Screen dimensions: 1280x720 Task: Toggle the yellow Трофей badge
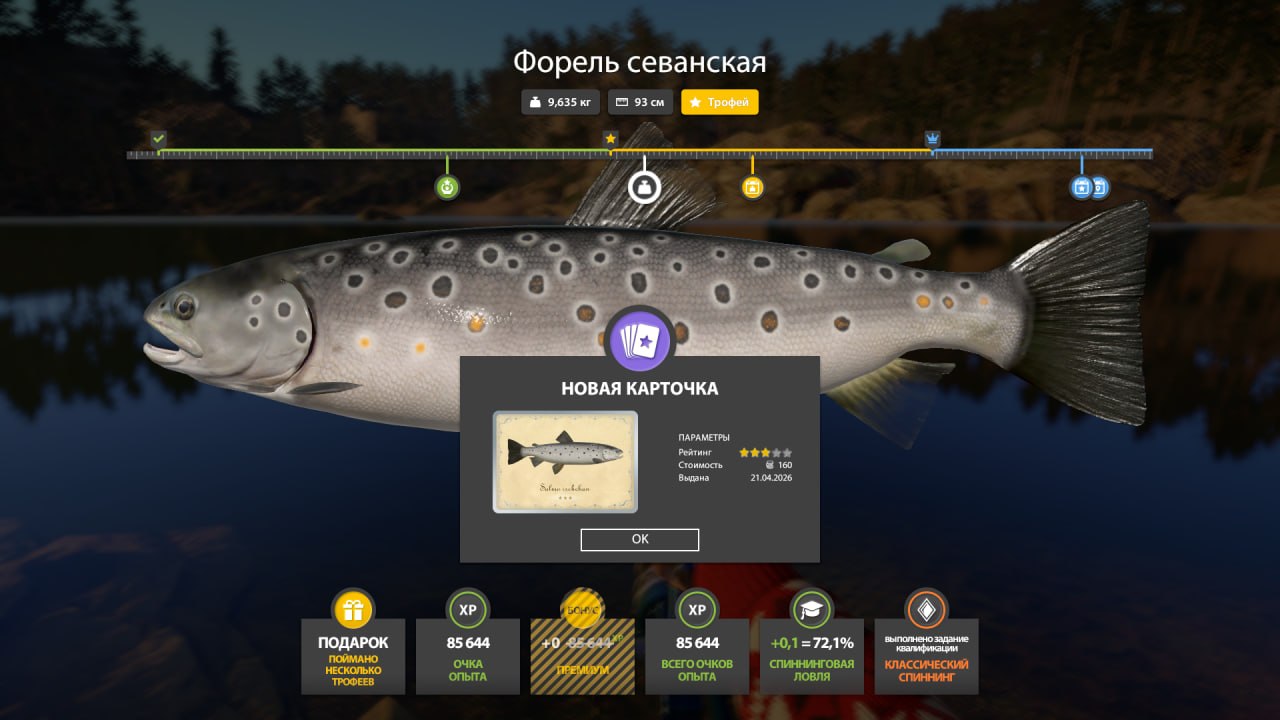pyautogui.click(x=719, y=101)
